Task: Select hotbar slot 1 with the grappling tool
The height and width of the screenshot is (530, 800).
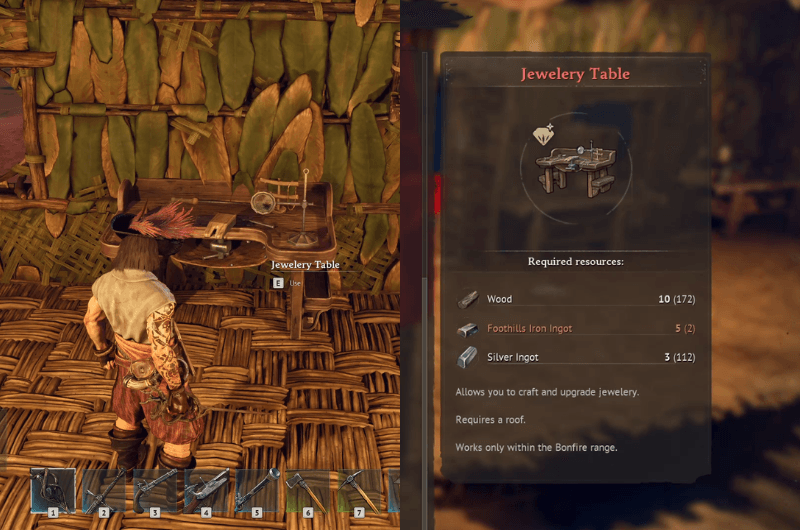Action: click(x=53, y=491)
